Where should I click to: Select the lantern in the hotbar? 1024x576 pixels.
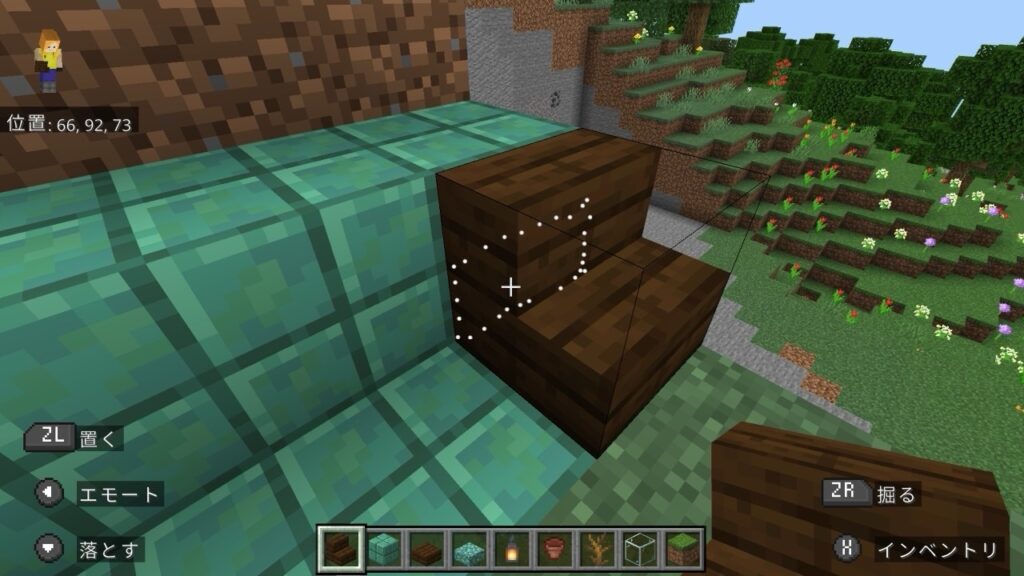(x=512, y=548)
